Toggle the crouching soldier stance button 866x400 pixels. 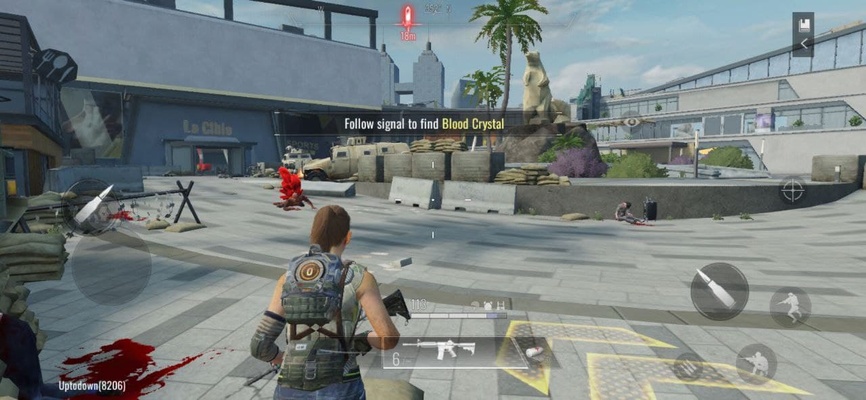[x=756, y=363]
